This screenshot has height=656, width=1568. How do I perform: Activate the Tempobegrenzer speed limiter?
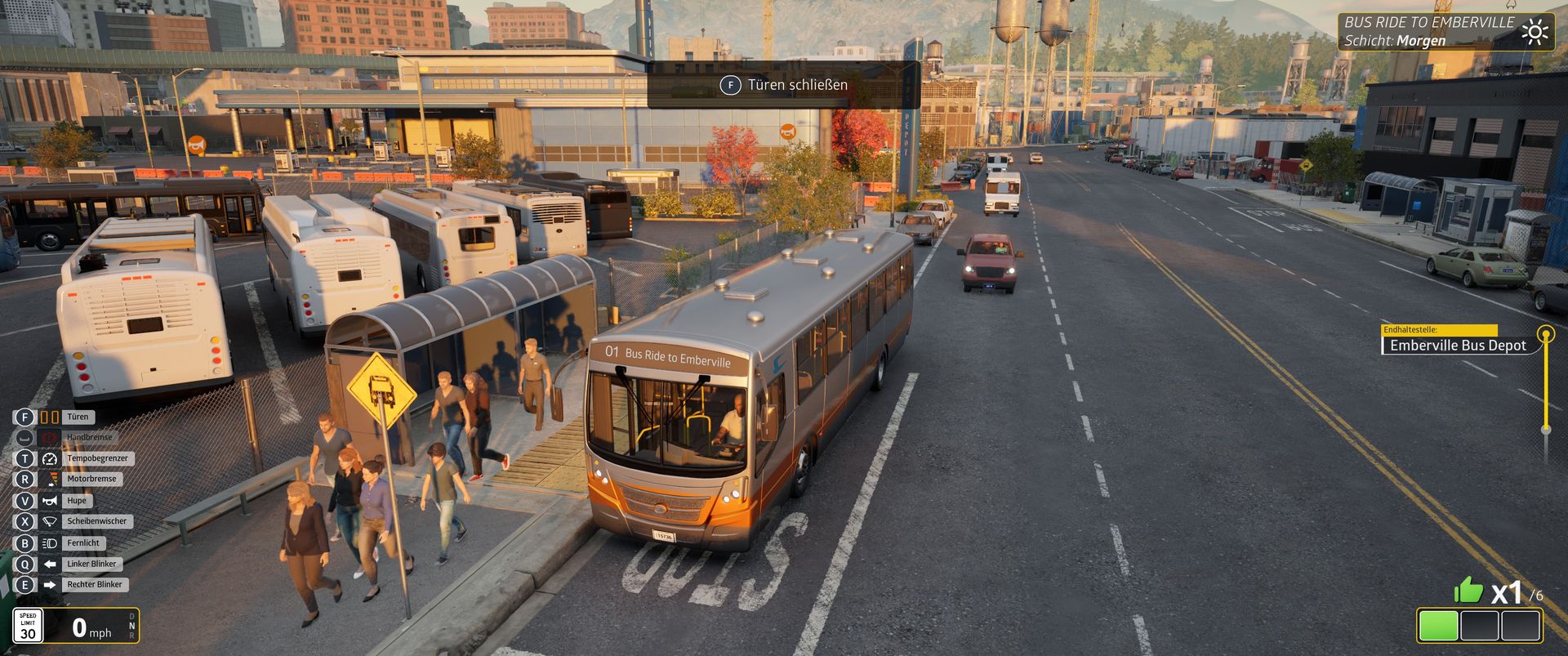point(97,458)
